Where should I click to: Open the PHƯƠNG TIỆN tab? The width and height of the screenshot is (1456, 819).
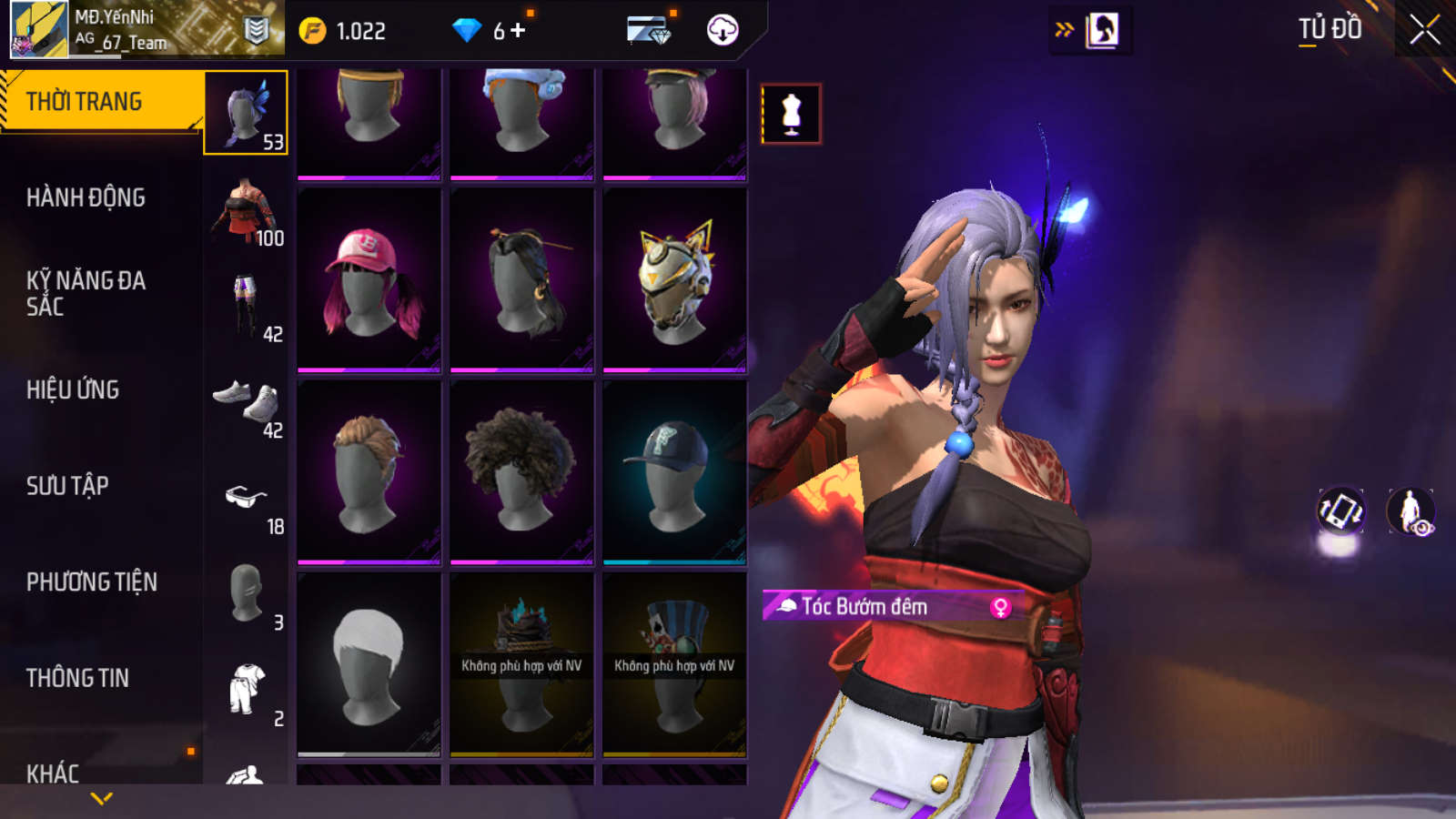tap(91, 581)
